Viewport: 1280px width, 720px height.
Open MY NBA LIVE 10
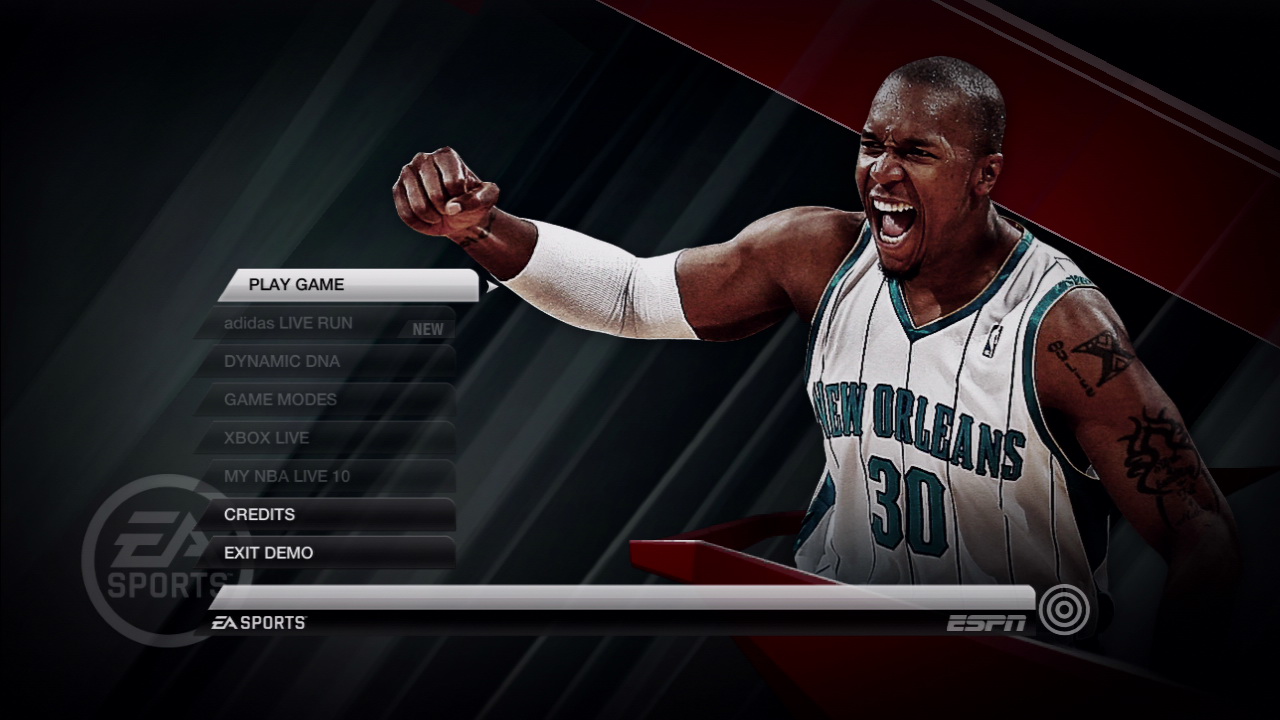[289, 476]
